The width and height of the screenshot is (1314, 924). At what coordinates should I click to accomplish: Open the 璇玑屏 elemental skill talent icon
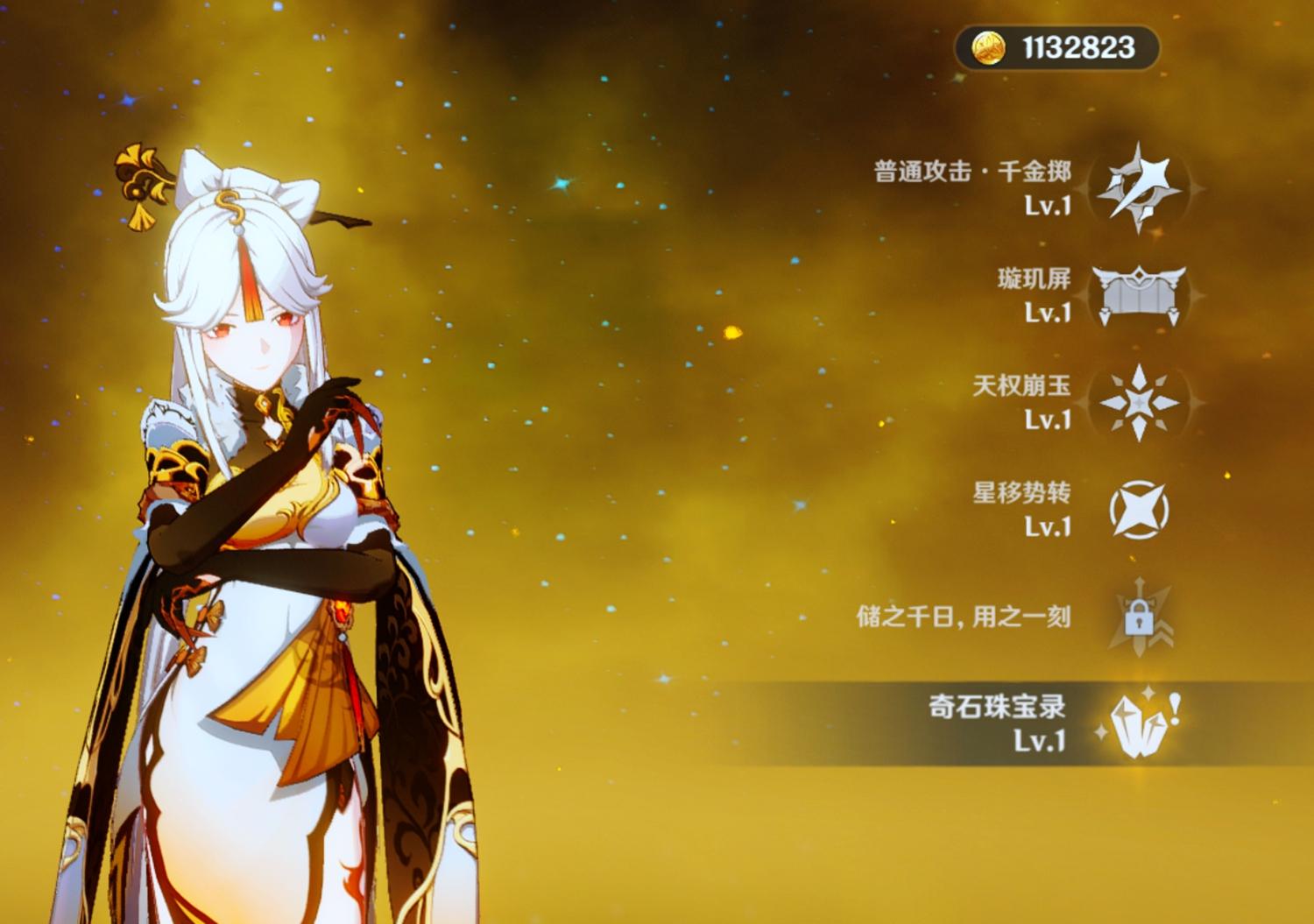click(1137, 292)
